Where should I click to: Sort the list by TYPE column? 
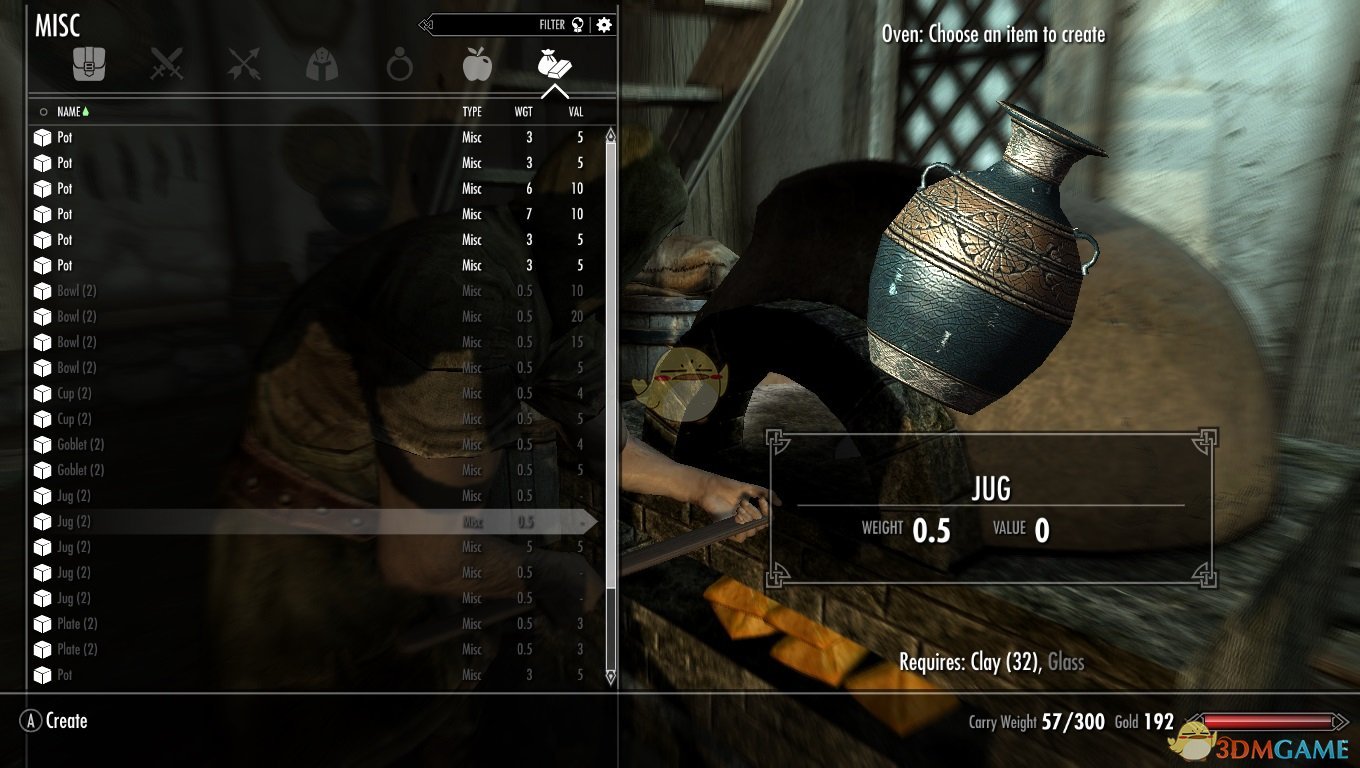pos(471,111)
